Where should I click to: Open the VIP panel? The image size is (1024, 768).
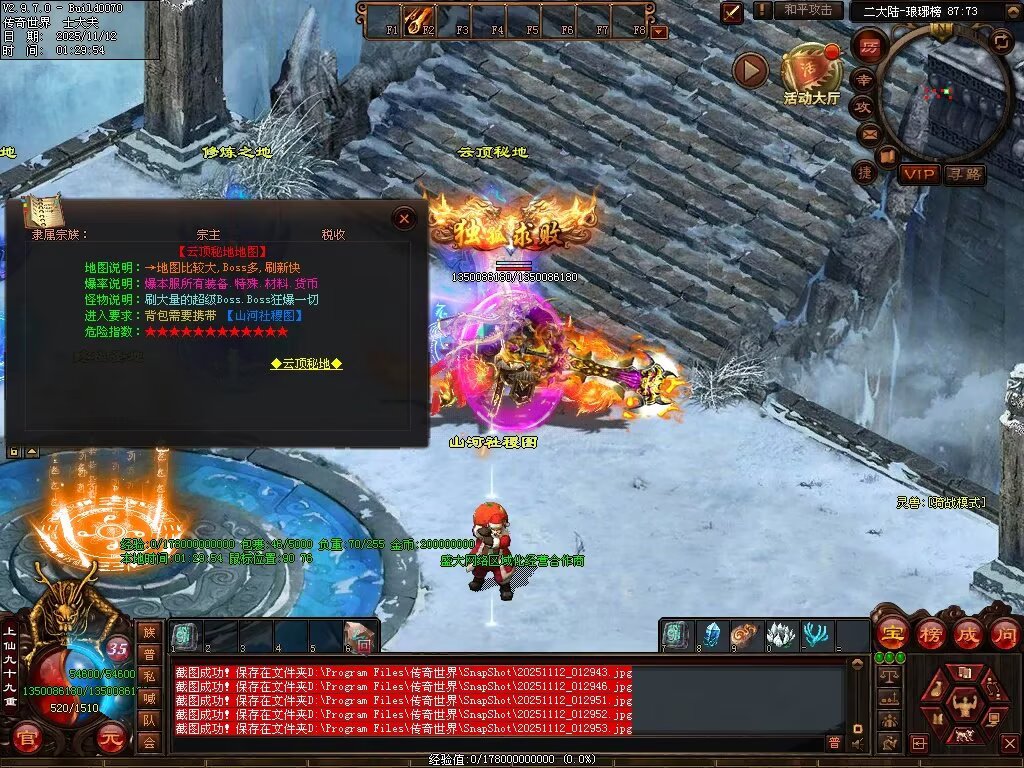click(x=918, y=174)
